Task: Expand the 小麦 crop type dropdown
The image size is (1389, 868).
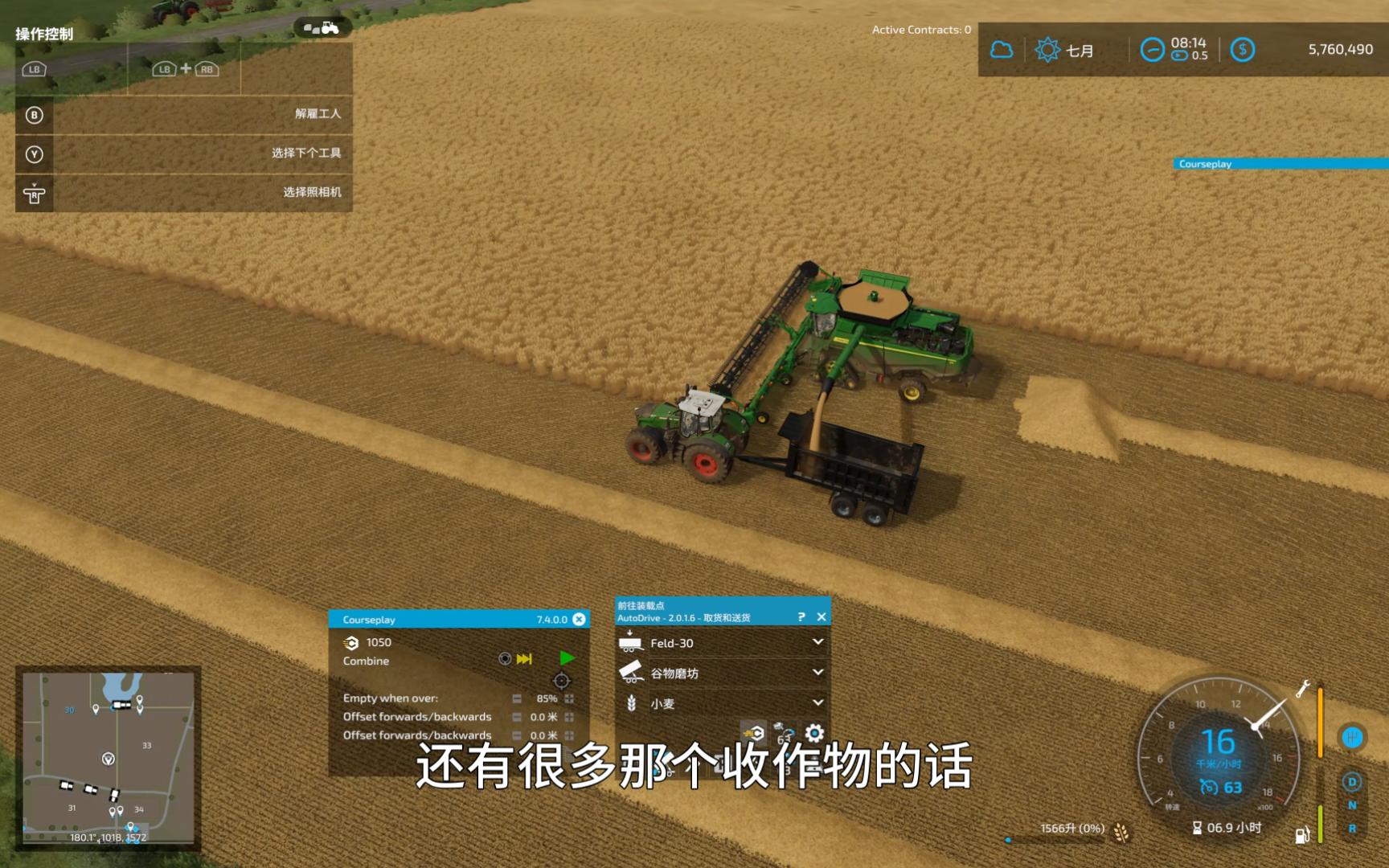Action: click(x=818, y=702)
